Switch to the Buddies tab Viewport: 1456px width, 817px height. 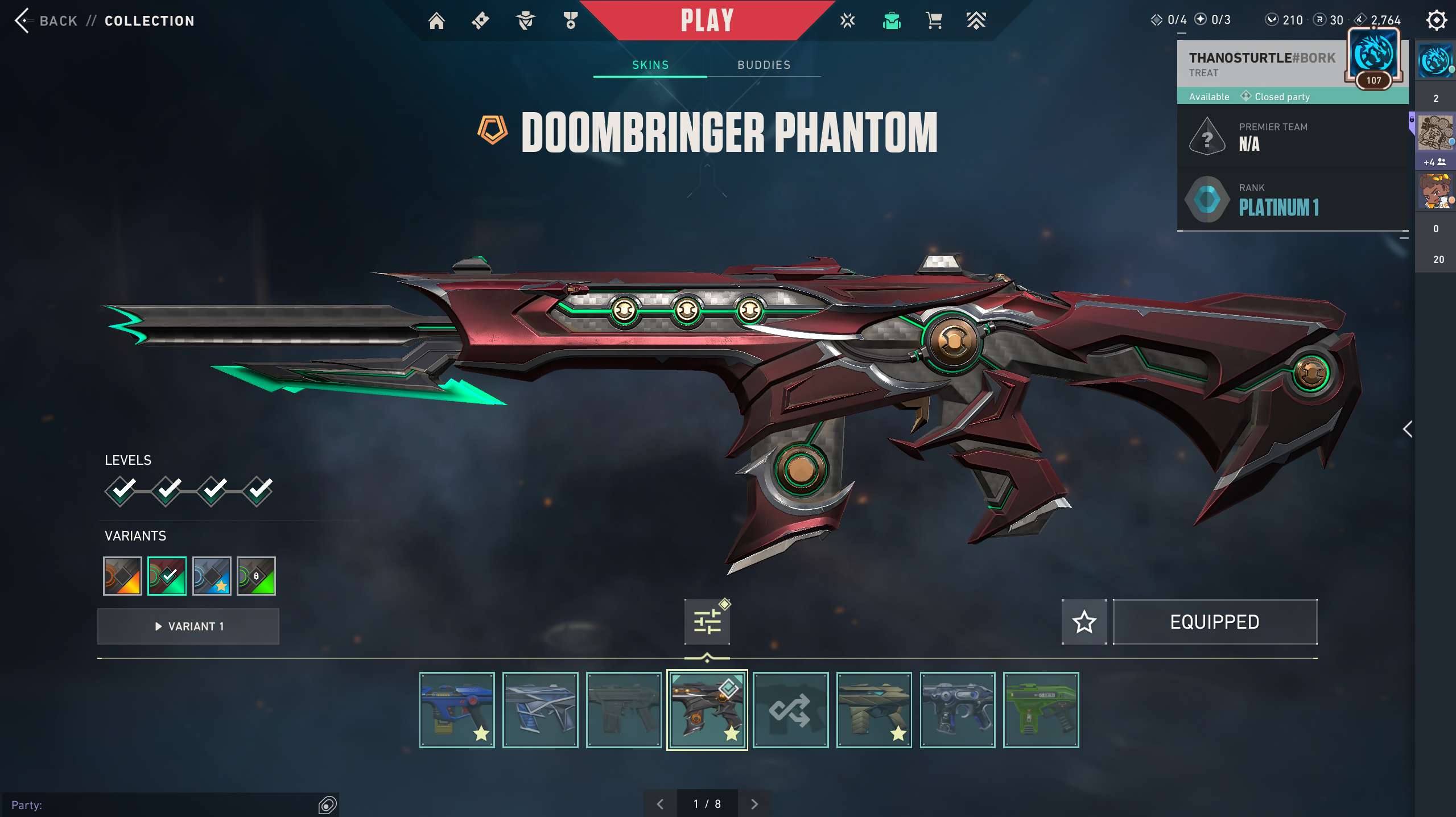point(764,65)
